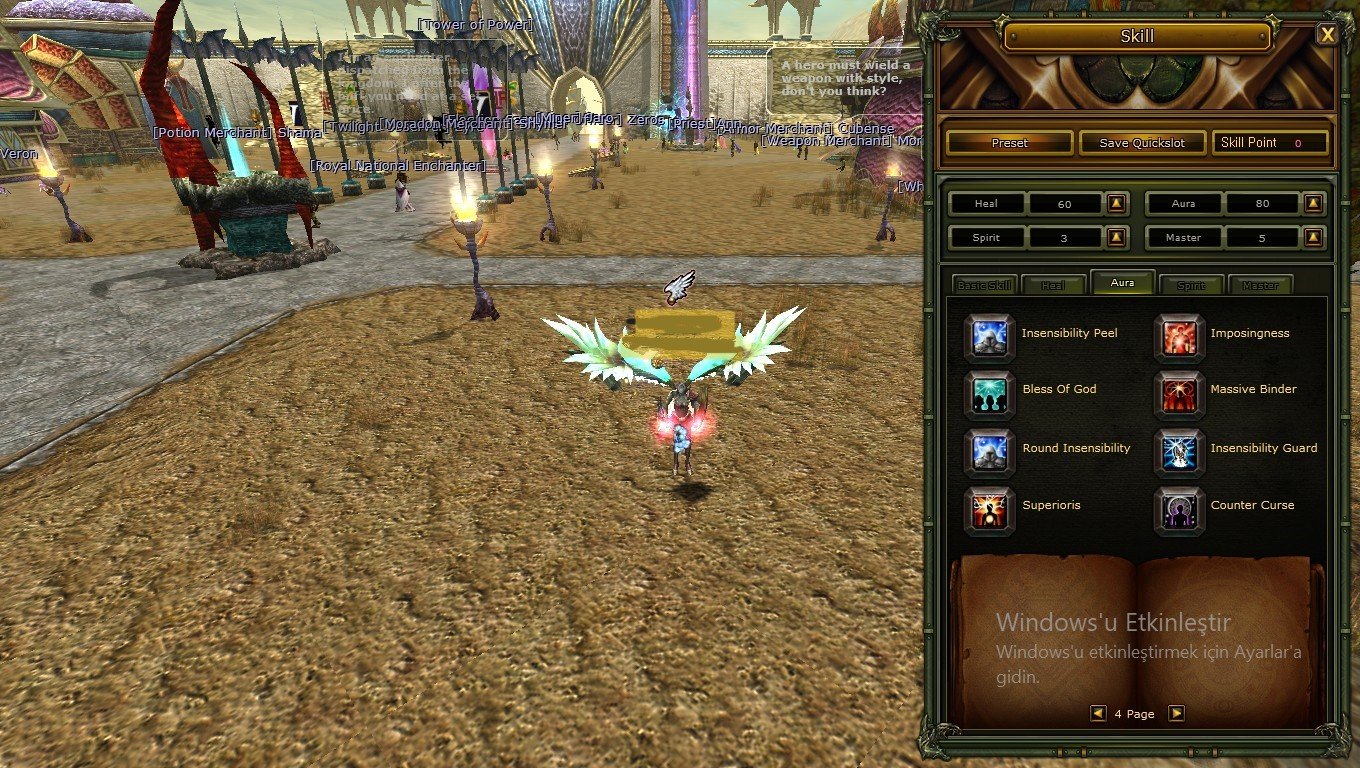Choose the Superioris skill icon
The image size is (1360, 768).
(989, 509)
